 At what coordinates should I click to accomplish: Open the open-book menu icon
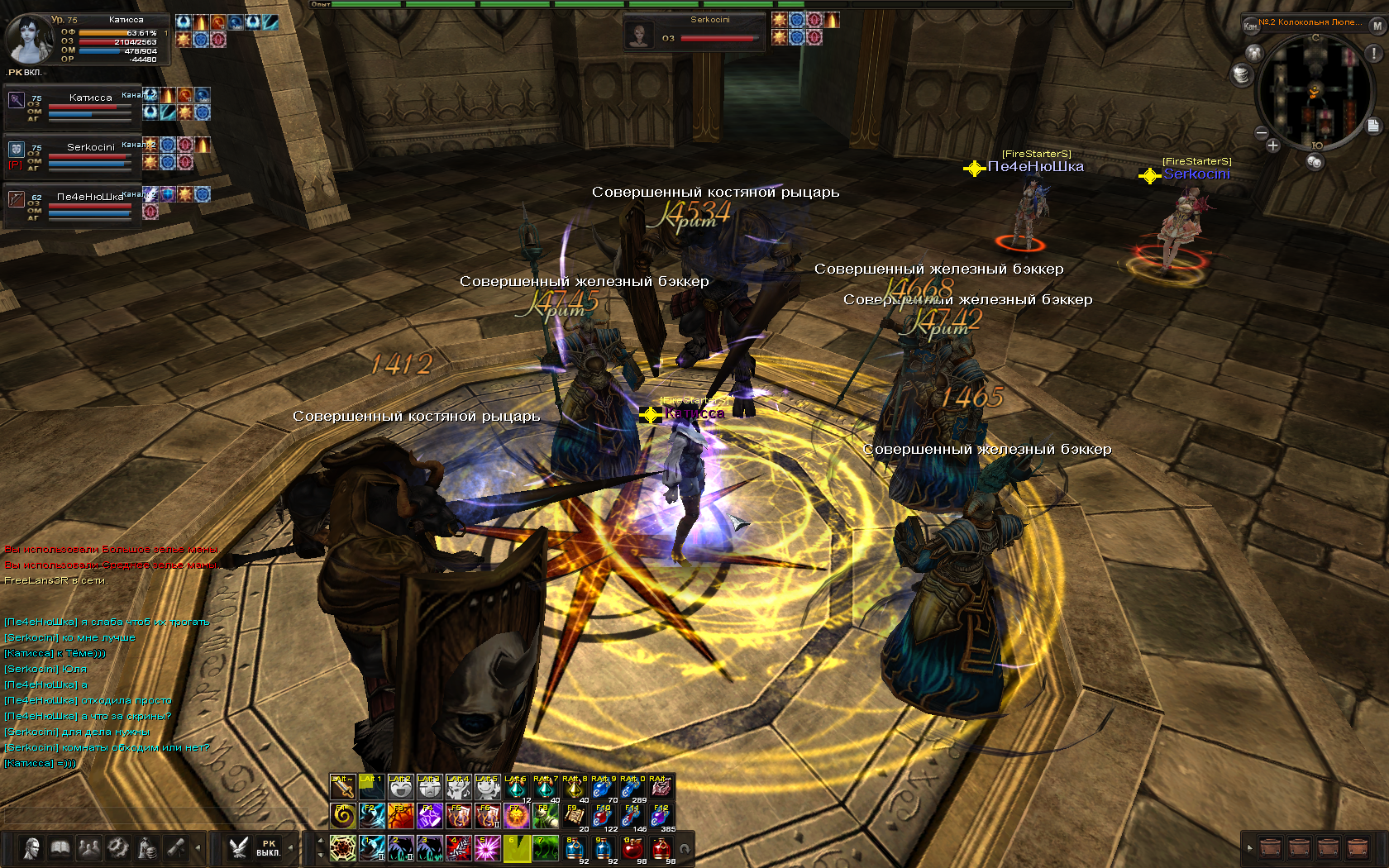click(60, 848)
